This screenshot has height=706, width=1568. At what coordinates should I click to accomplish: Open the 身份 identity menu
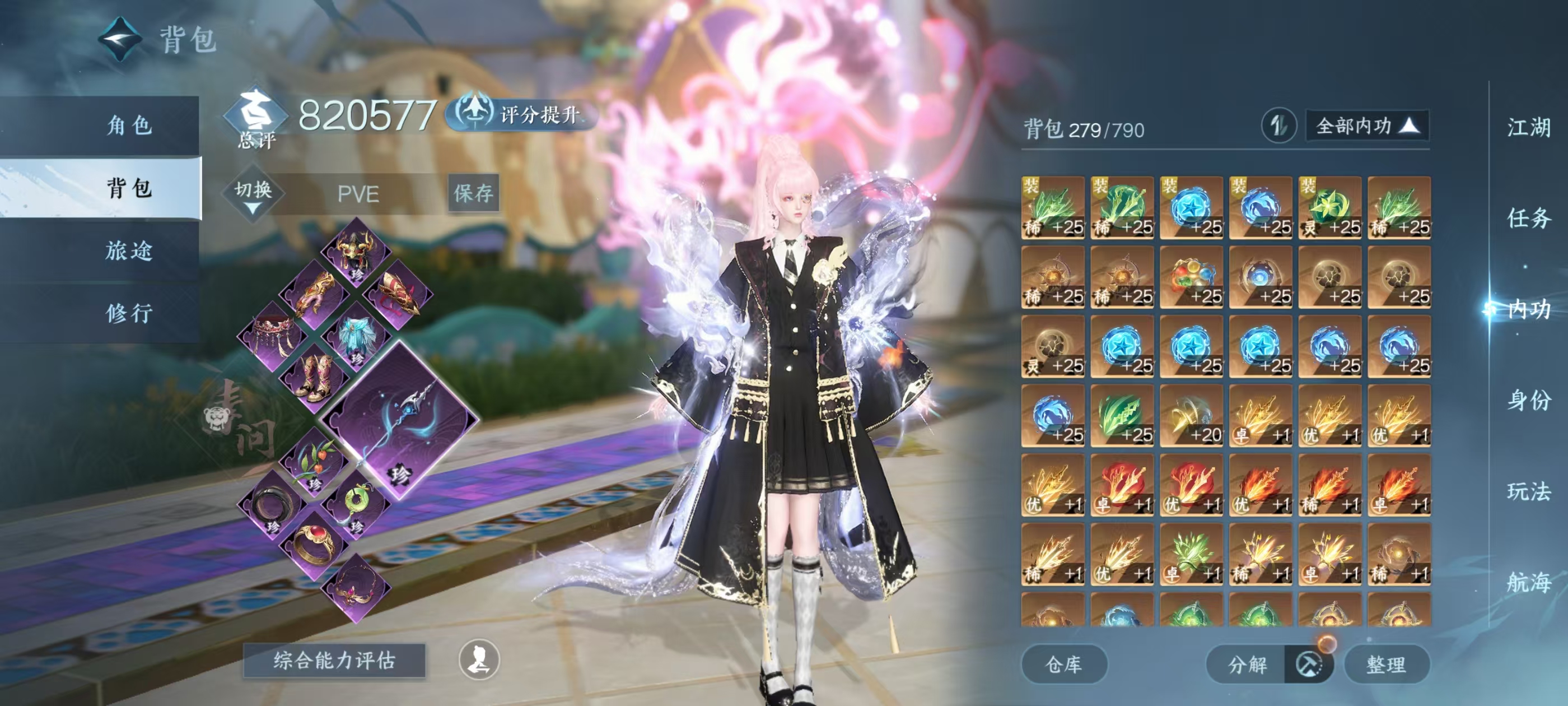click(x=1528, y=400)
